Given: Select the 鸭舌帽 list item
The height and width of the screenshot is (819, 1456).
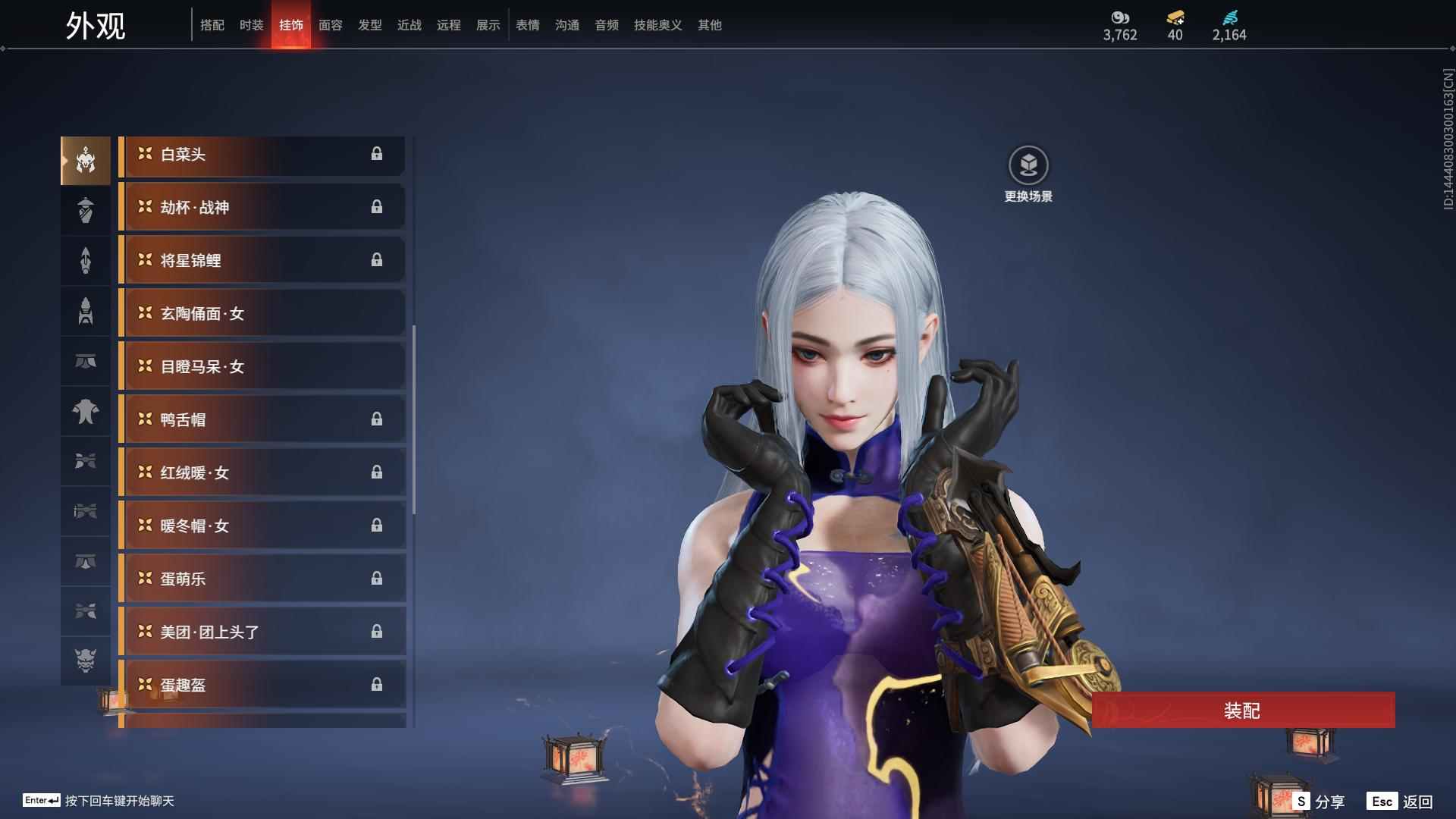Looking at the screenshot, I should pos(262,419).
